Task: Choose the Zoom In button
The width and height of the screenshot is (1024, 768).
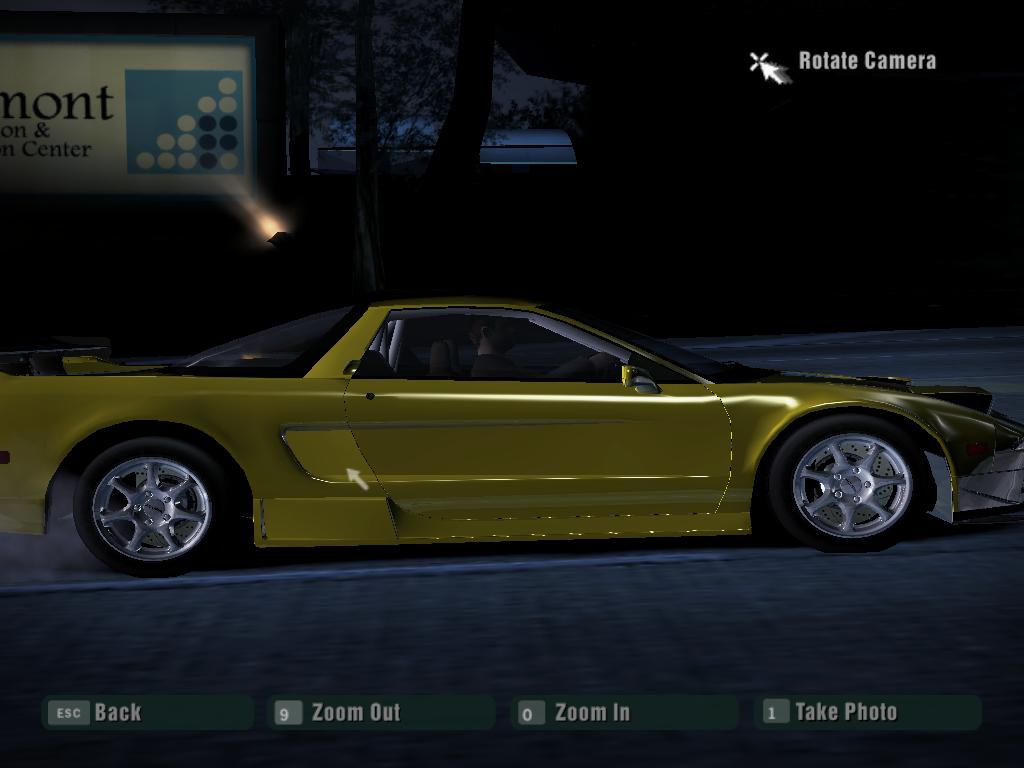Action: click(624, 712)
